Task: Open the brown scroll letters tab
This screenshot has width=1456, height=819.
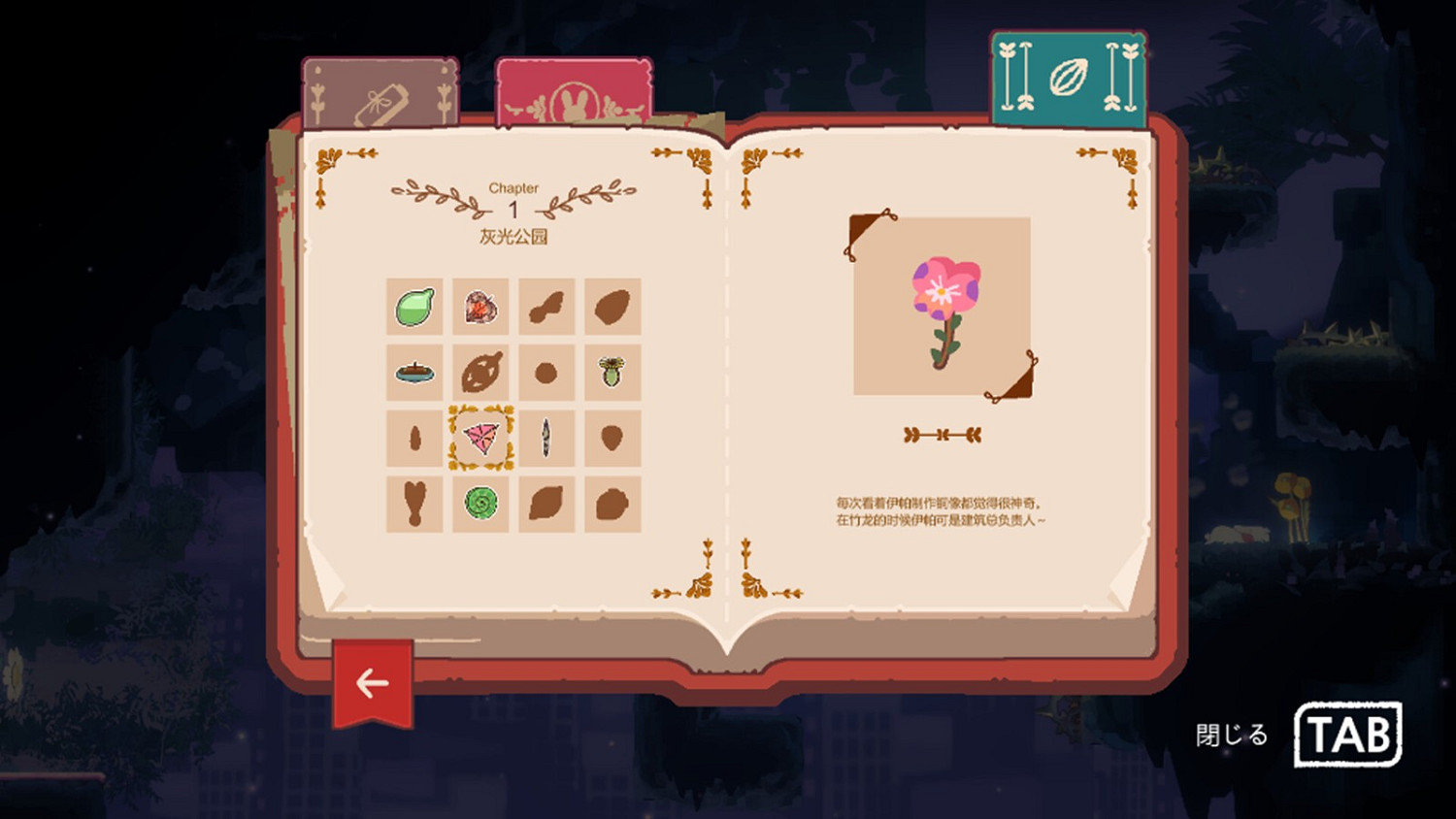Action: 380,92
